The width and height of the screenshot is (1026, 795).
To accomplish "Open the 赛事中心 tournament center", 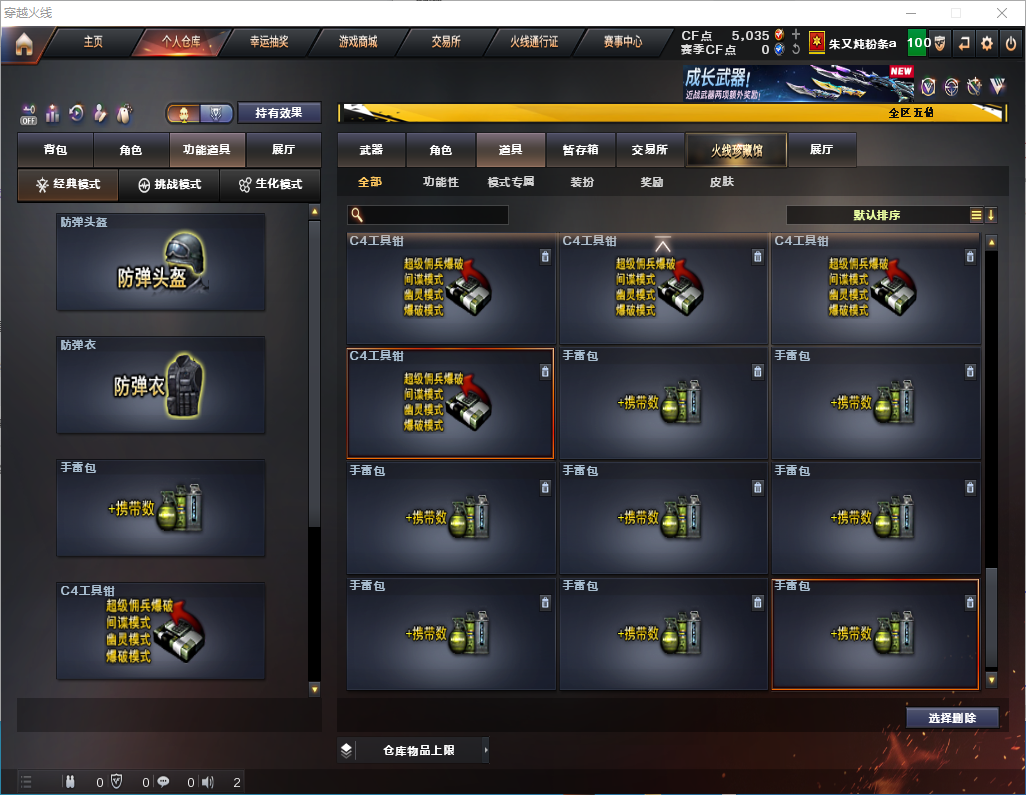I will pyautogui.click(x=622, y=42).
